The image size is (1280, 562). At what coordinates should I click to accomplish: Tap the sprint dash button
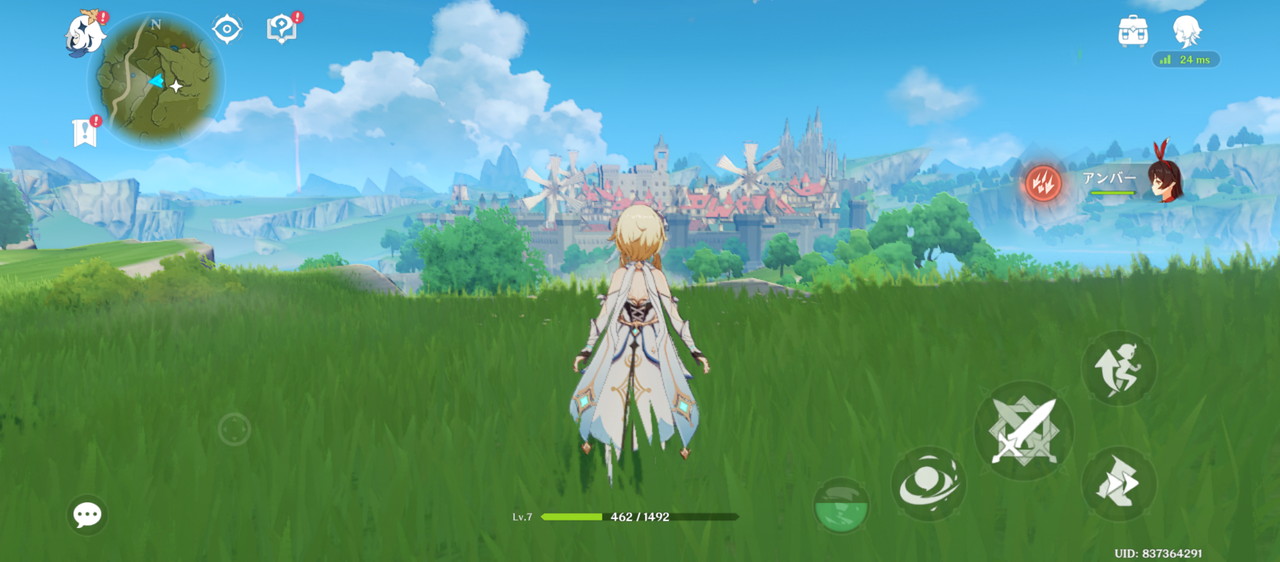tap(1119, 484)
